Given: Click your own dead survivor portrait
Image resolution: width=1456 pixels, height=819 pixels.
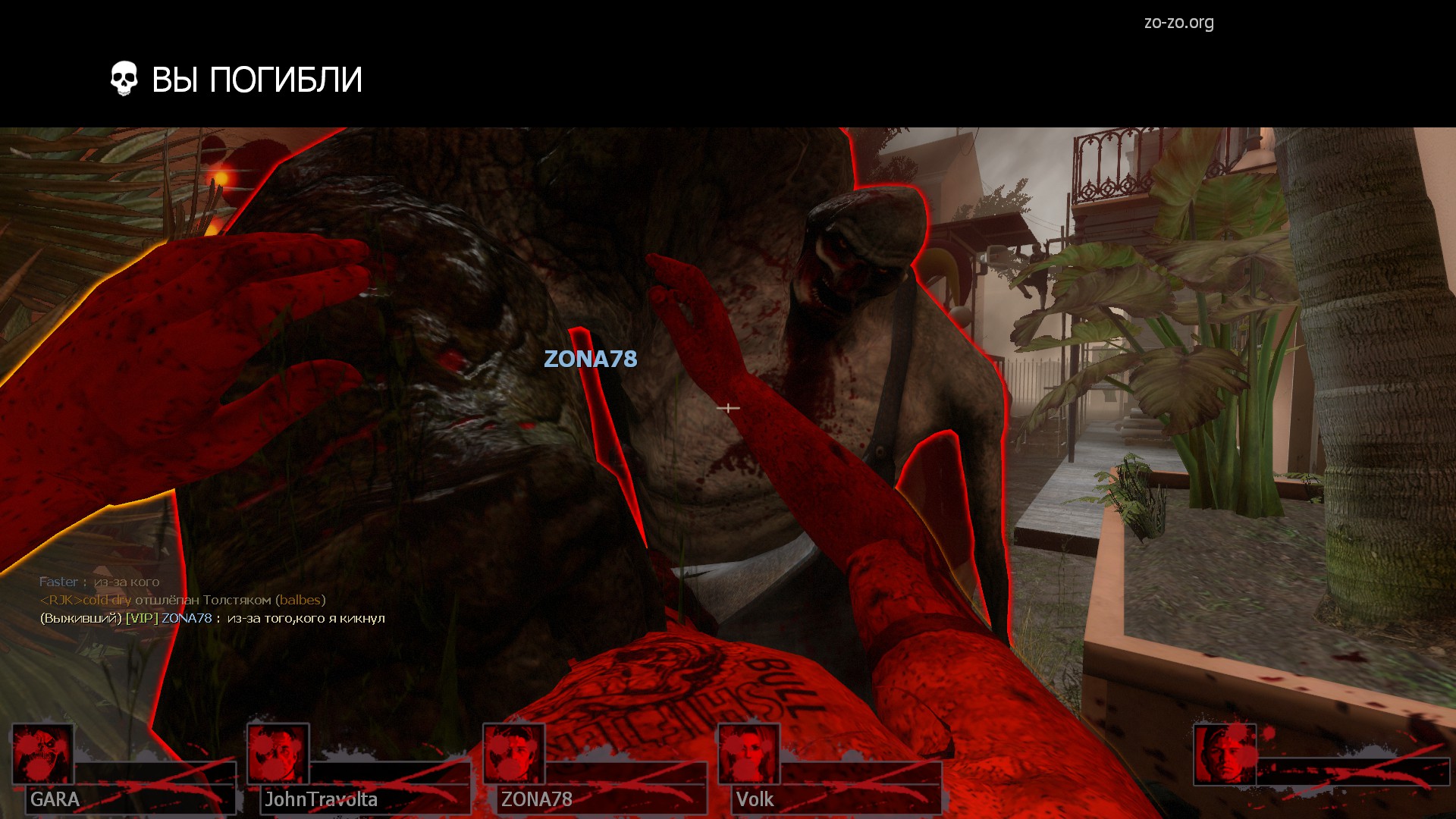Looking at the screenshot, I should [1225, 755].
